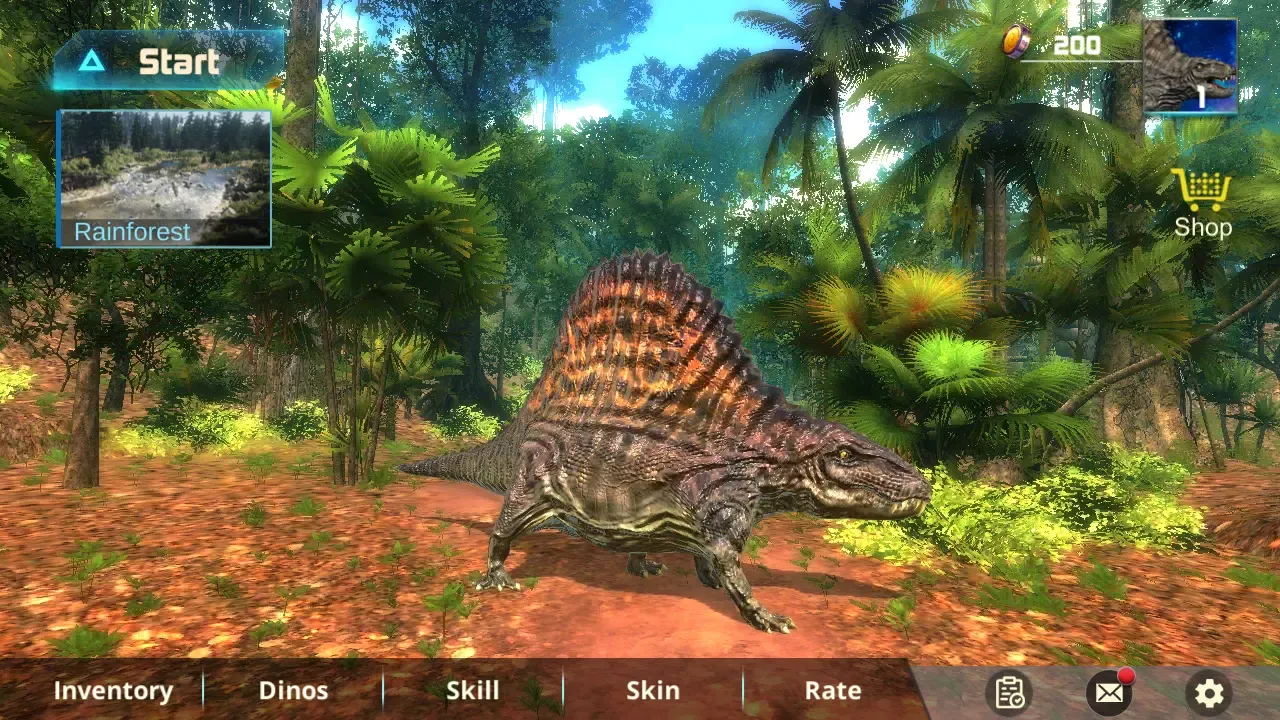Click the Rainforest label text
The height and width of the screenshot is (720, 1280).
(131, 231)
